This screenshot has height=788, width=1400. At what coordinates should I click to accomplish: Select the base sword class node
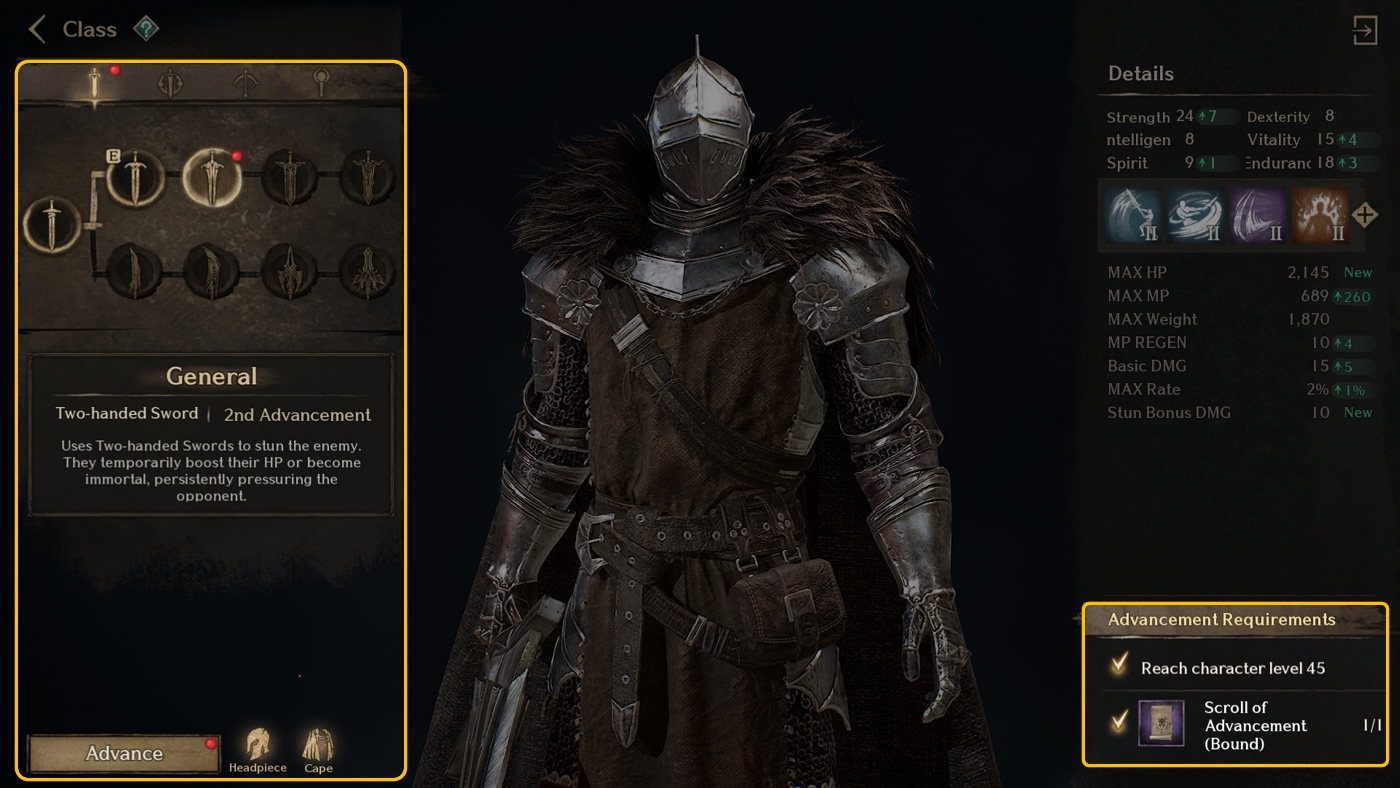tap(47, 224)
